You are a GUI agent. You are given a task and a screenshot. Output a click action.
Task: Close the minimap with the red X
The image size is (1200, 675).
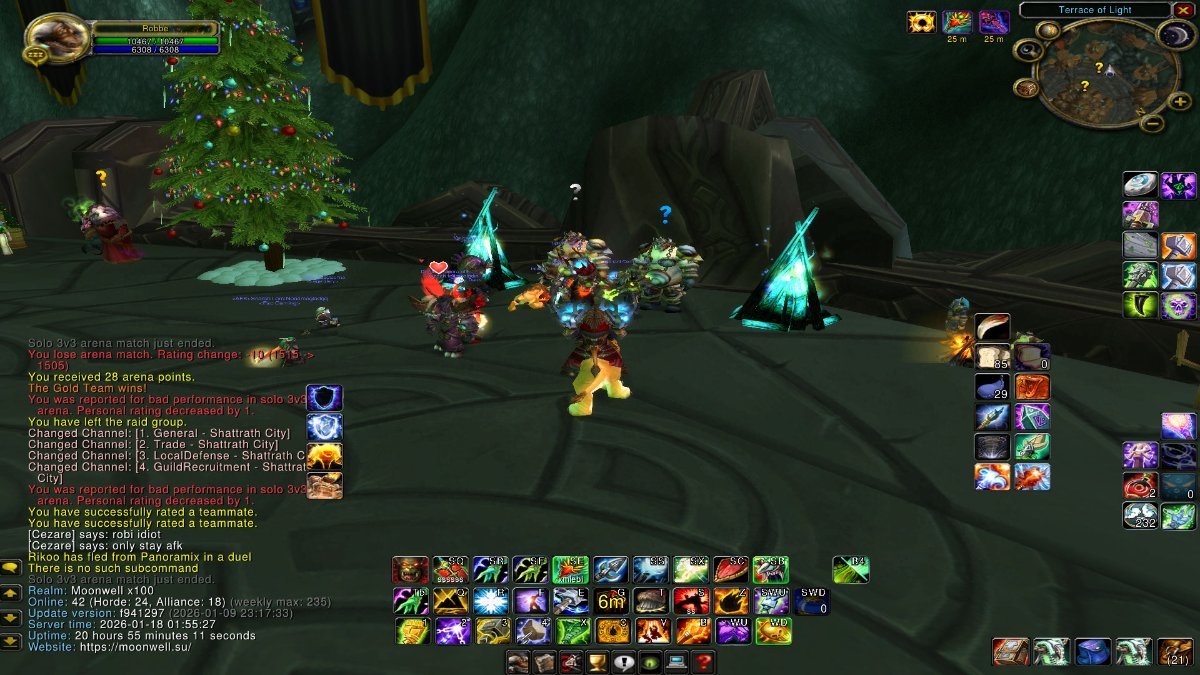(1183, 10)
